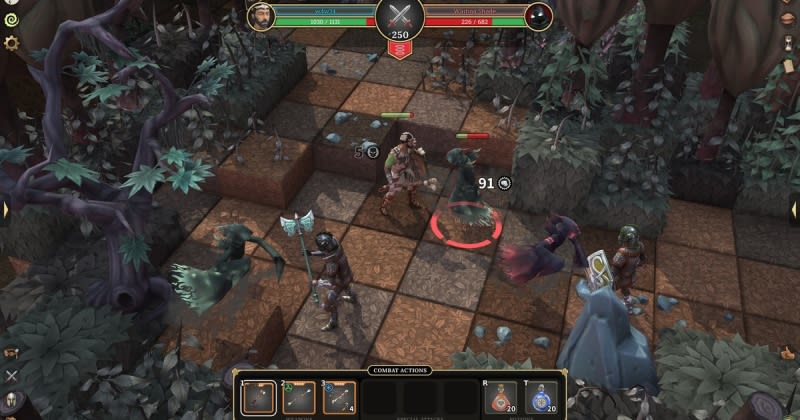The width and height of the screenshot is (800, 420).
Task: Click the red banner below the combat emblem
Action: pyautogui.click(x=399, y=49)
